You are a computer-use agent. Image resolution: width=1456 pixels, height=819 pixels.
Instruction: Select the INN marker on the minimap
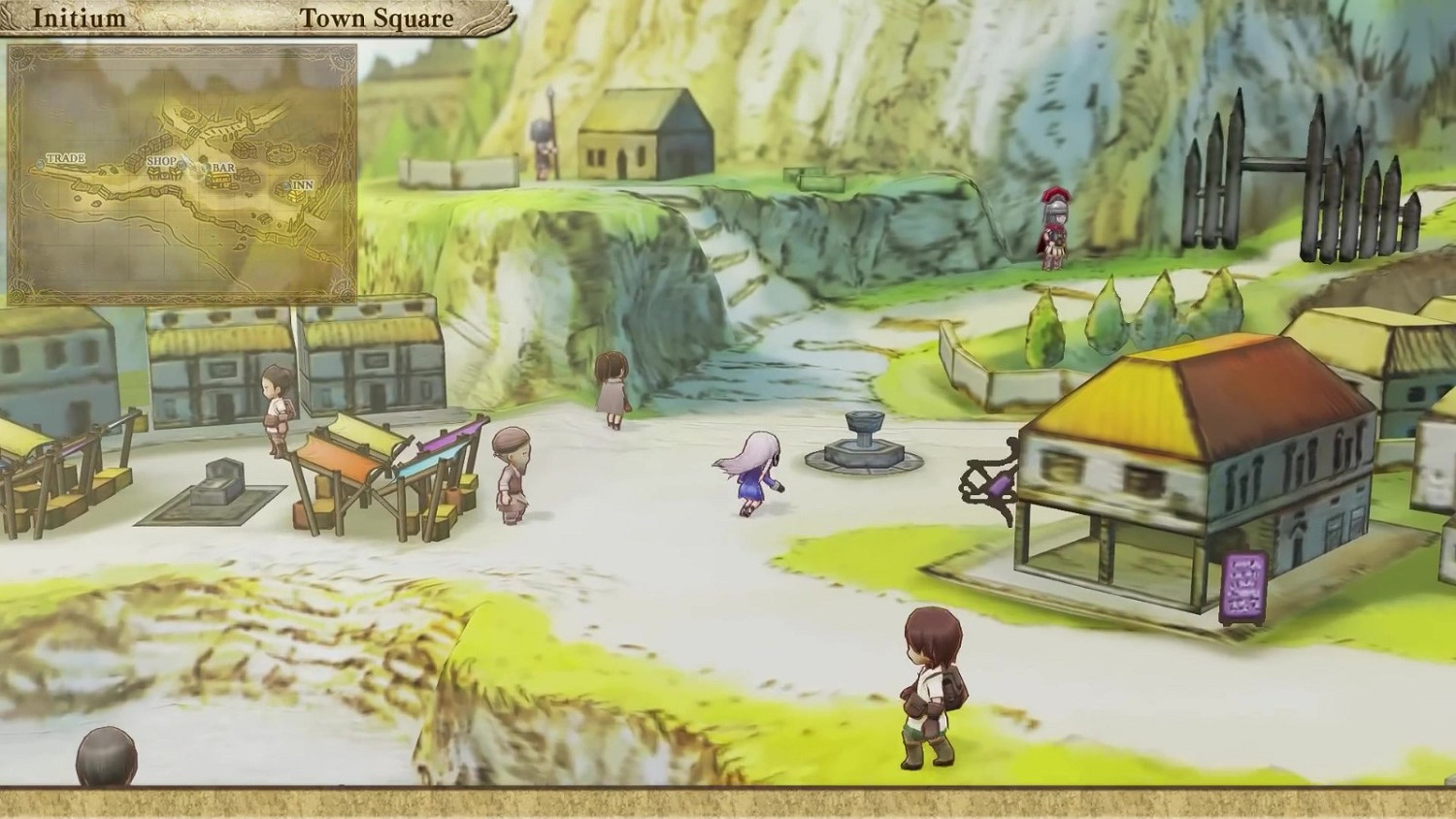click(285, 187)
